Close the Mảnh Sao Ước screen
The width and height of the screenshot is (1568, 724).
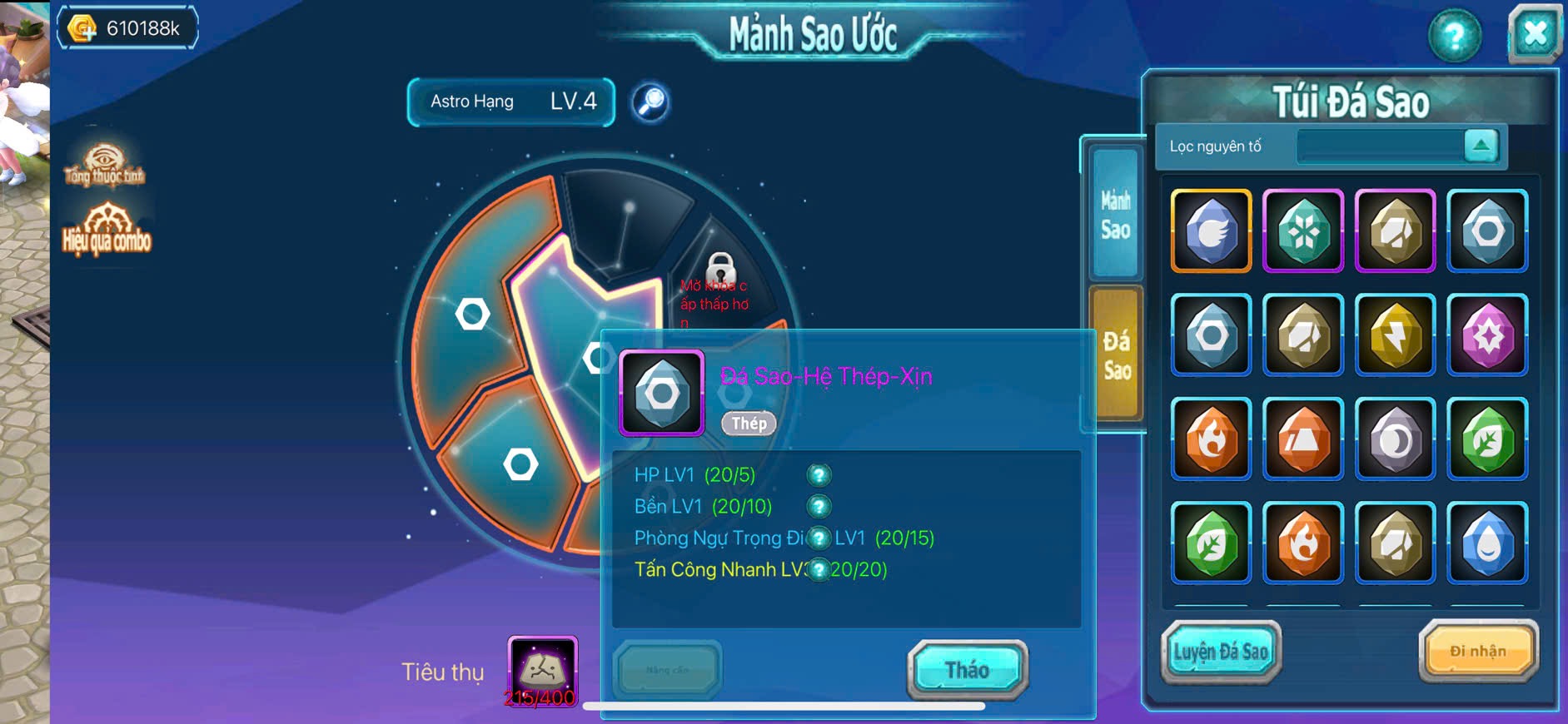pos(1535,34)
